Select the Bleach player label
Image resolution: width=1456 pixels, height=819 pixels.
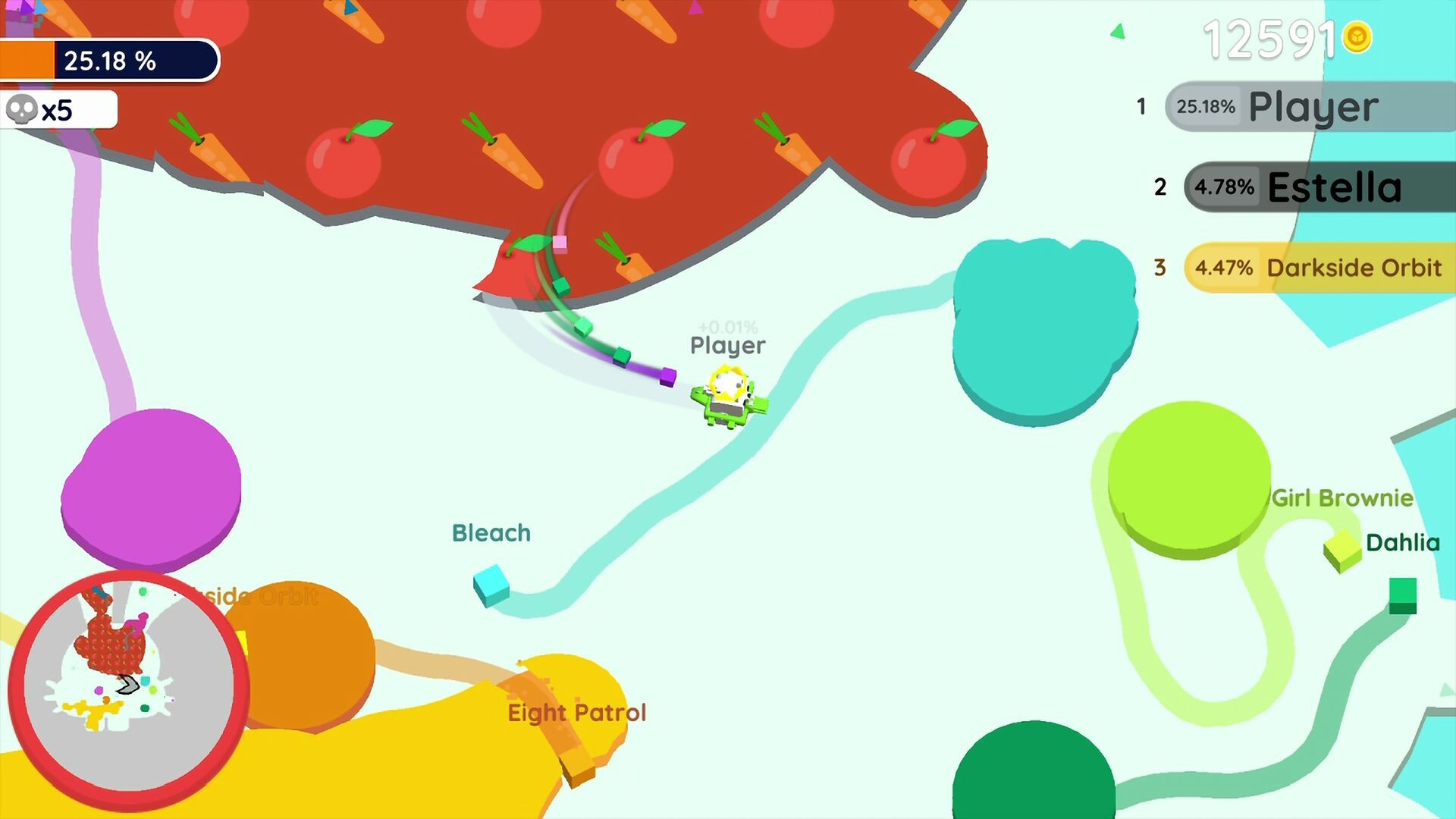click(491, 533)
